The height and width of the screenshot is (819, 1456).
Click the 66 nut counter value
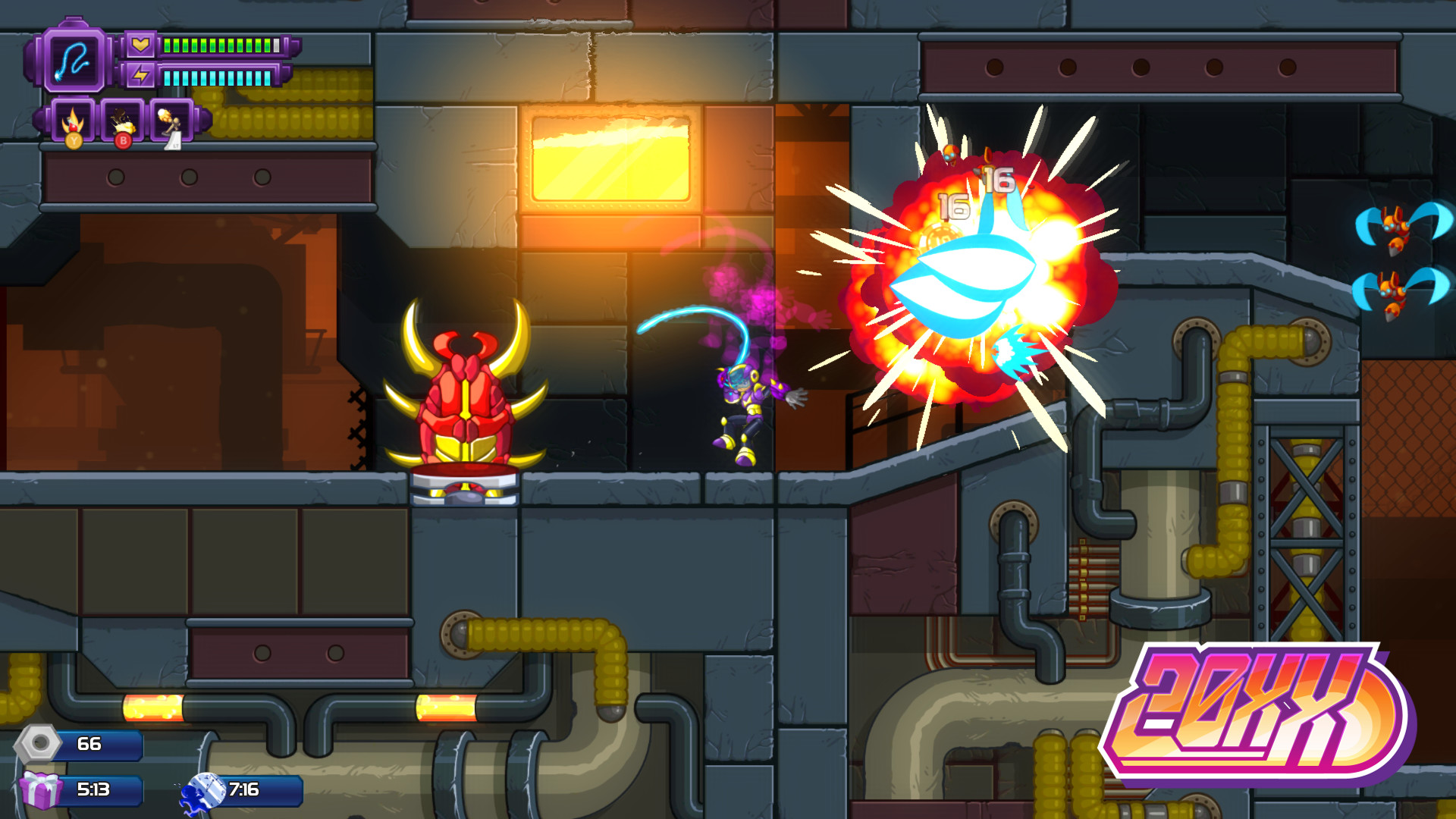tap(89, 745)
